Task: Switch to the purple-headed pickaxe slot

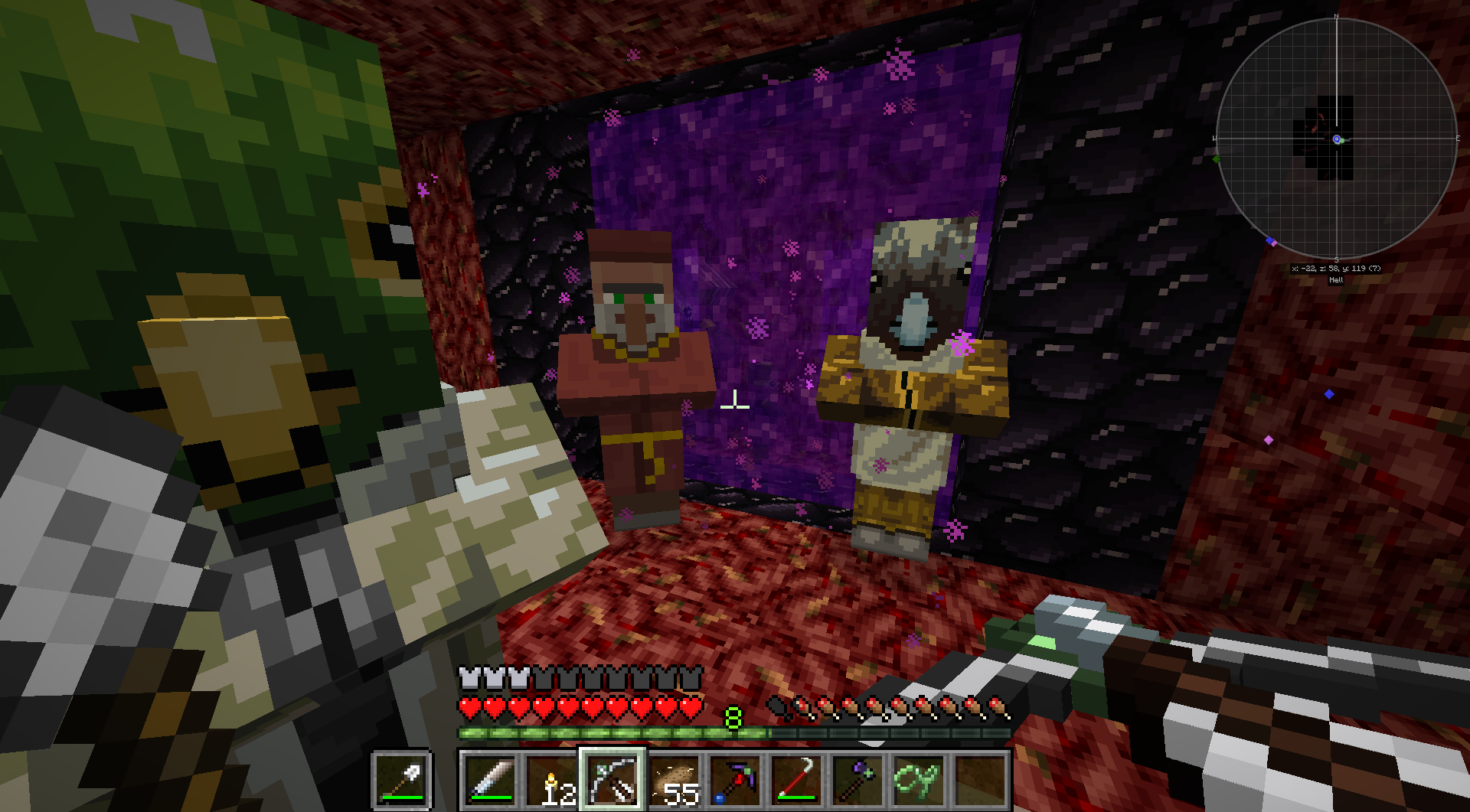Action: click(x=735, y=780)
